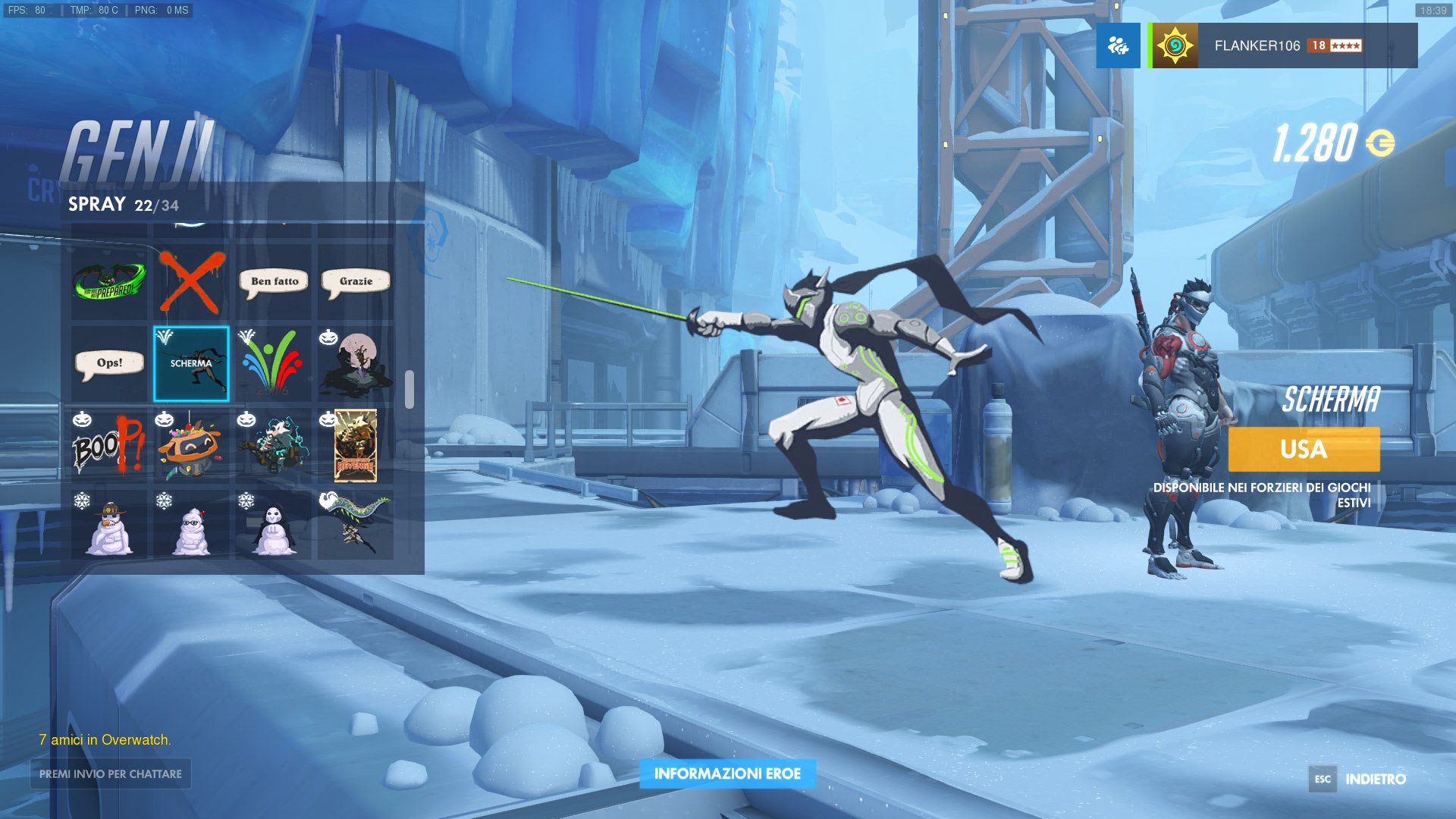Go back with the Indietro button
Screen dimensions: 1456x819
coord(1358,779)
